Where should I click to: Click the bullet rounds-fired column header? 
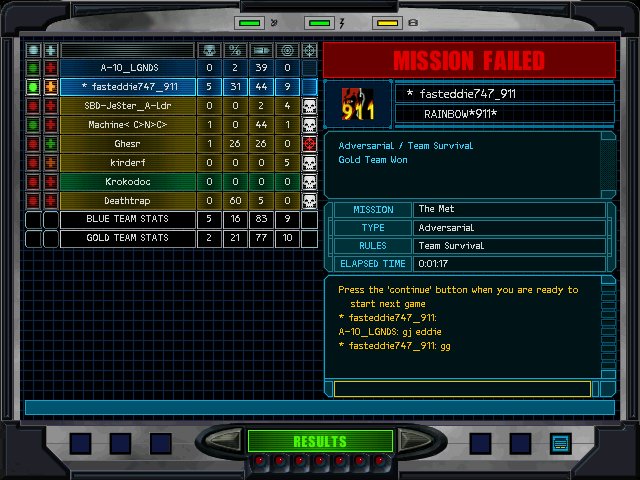pos(261,50)
